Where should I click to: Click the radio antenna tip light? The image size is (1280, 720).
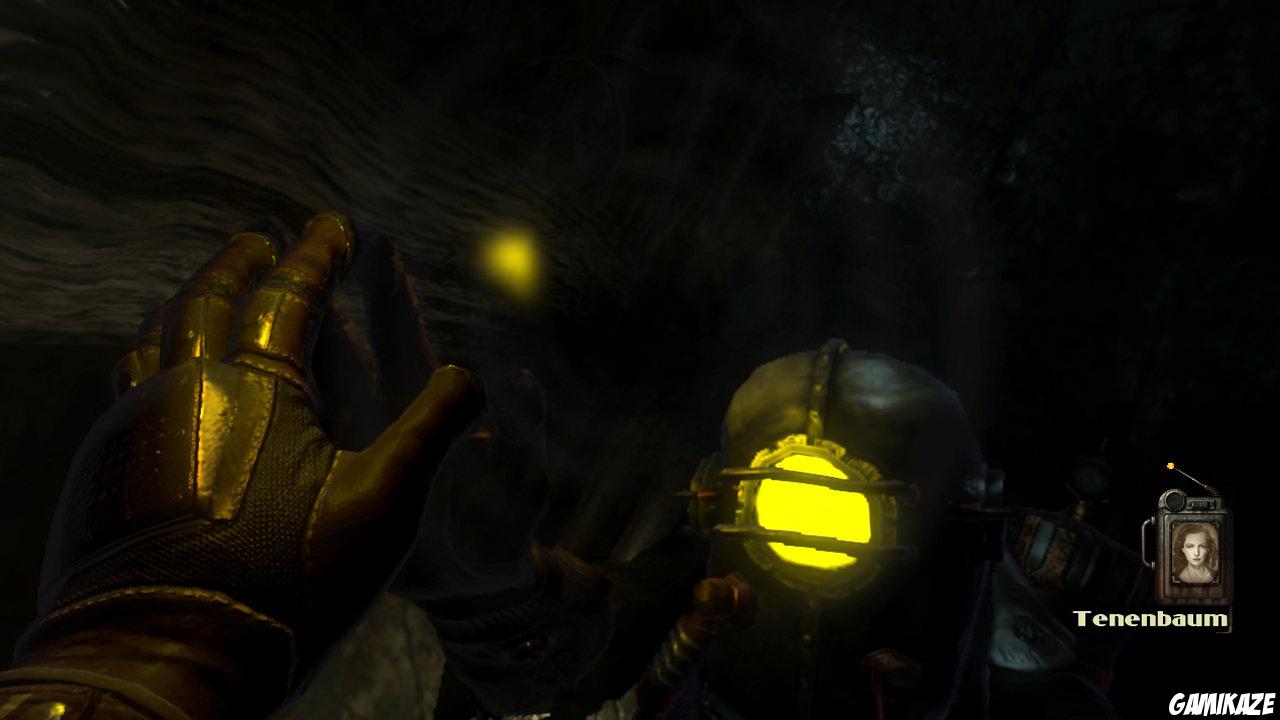click(1170, 465)
